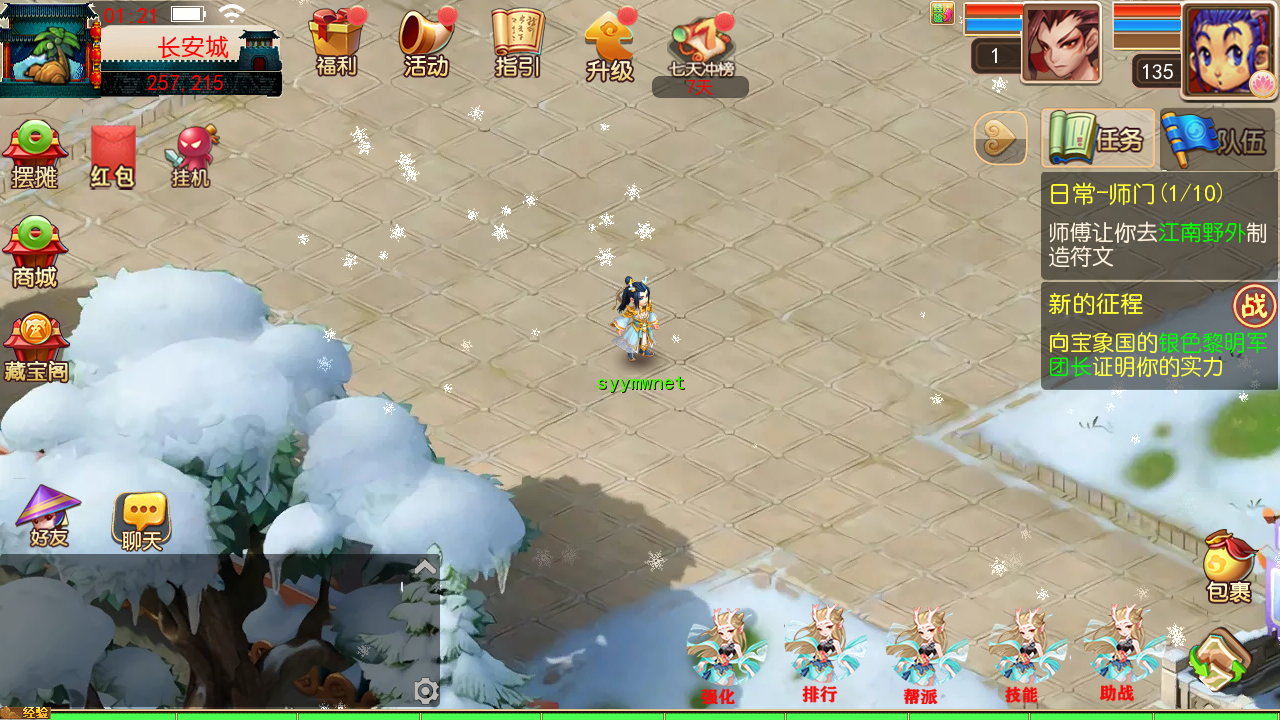
Task: Tap the 升级 level-up arrow icon
Action: [610, 46]
